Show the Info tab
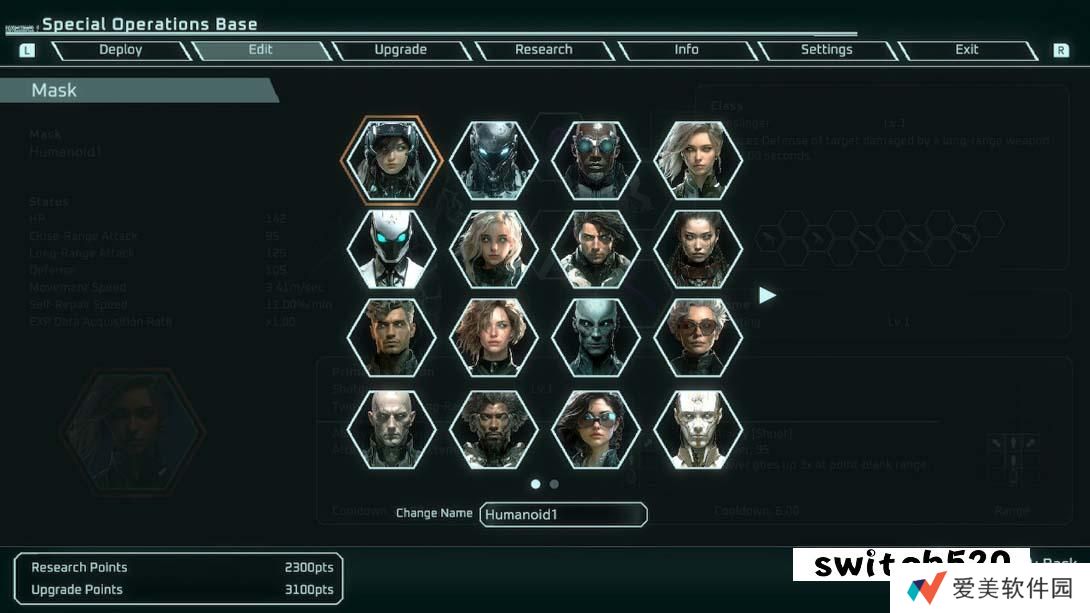 pos(686,50)
